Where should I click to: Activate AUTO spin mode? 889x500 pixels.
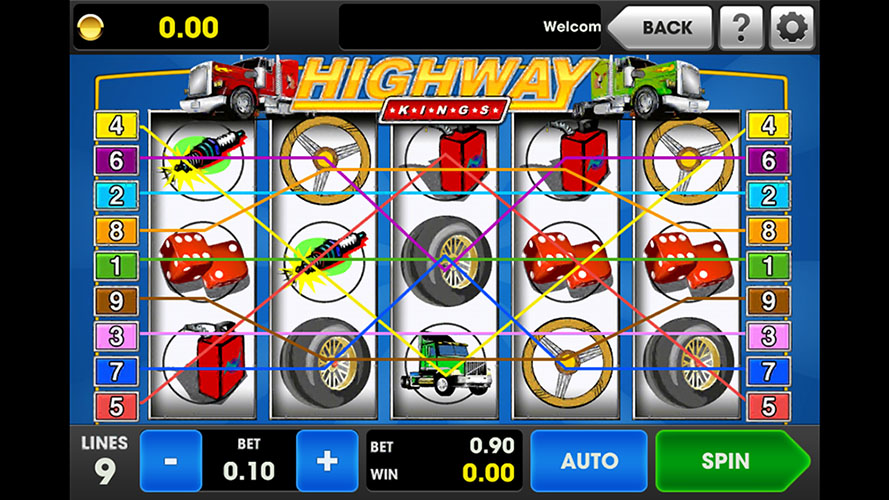(x=589, y=461)
